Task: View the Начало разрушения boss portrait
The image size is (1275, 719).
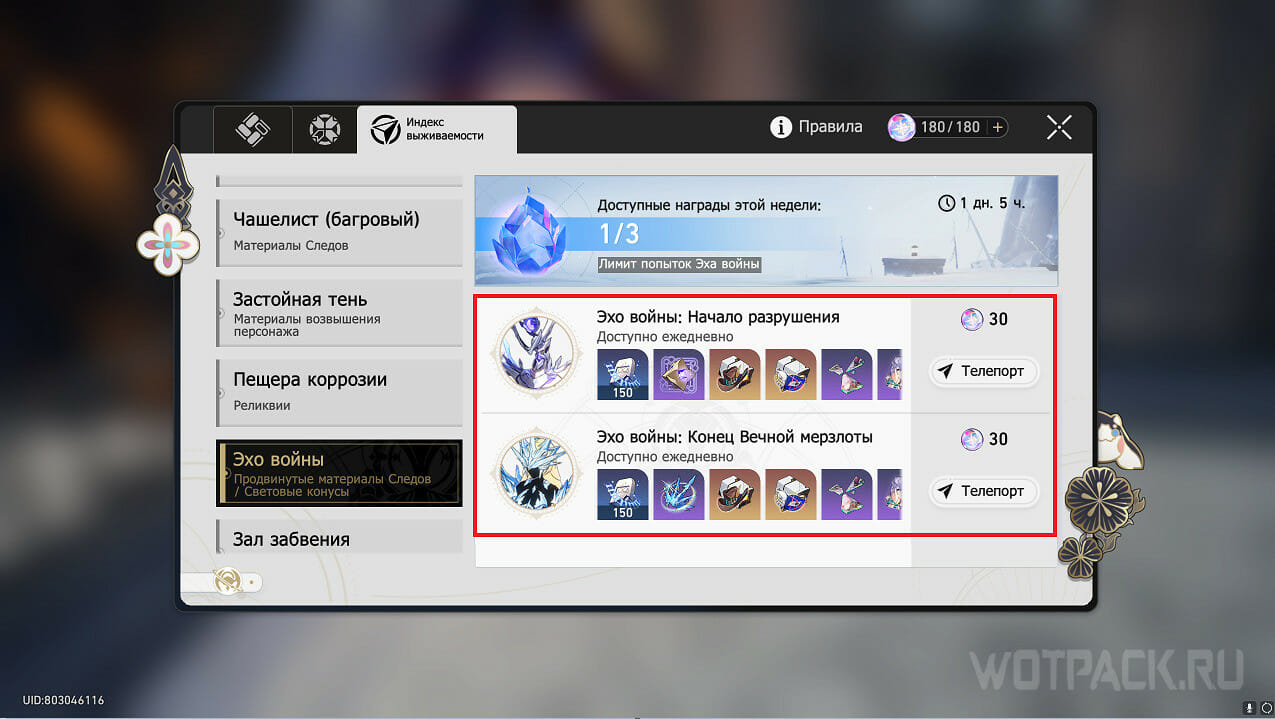Action: click(x=540, y=353)
